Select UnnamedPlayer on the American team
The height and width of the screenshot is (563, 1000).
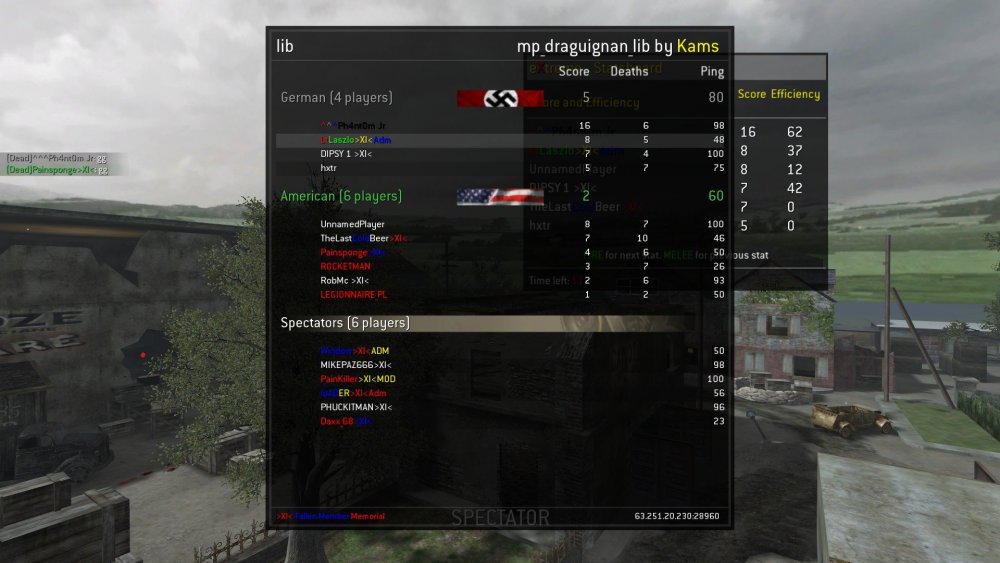coord(352,224)
